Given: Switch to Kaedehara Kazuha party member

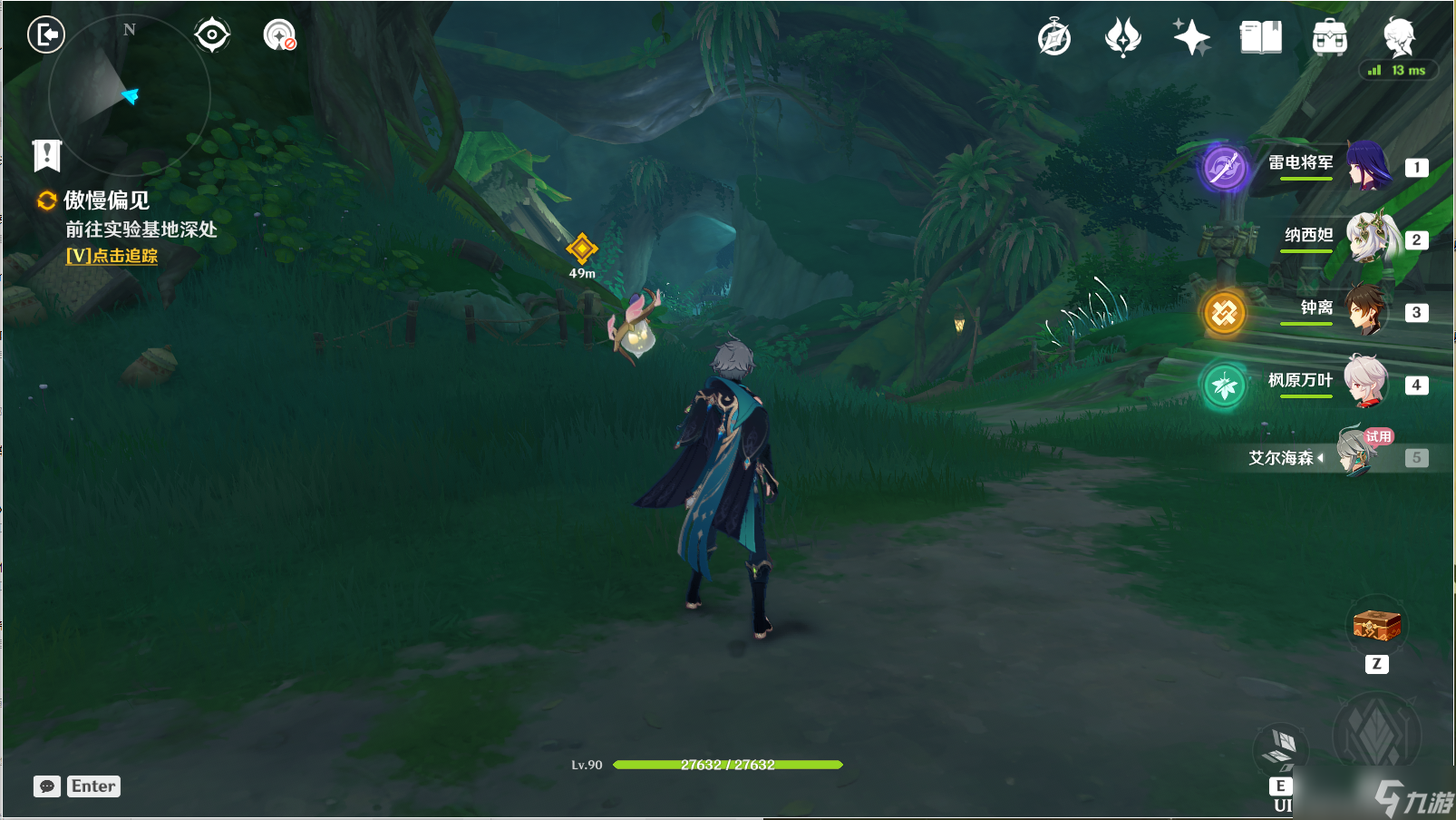Looking at the screenshot, I should coord(1365,384).
